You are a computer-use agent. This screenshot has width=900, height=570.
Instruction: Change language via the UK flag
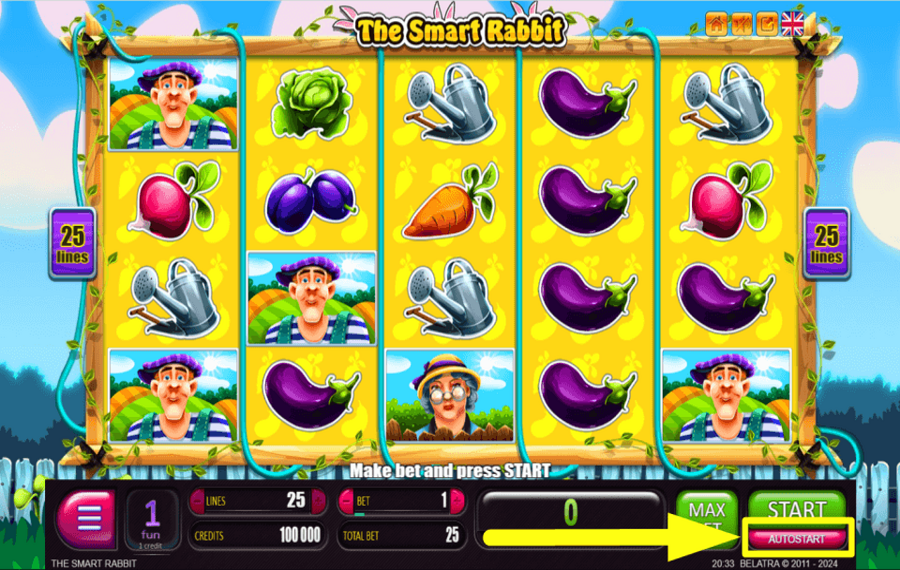[x=793, y=23]
